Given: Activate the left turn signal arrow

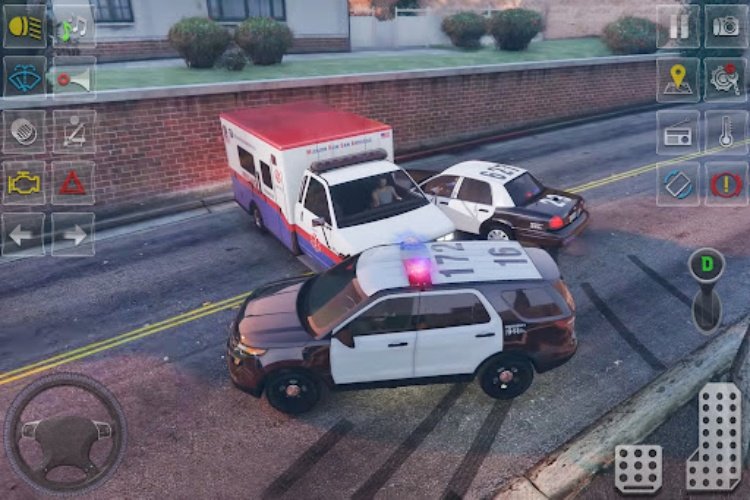Looking at the screenshot, I should [x=23, y=235].
